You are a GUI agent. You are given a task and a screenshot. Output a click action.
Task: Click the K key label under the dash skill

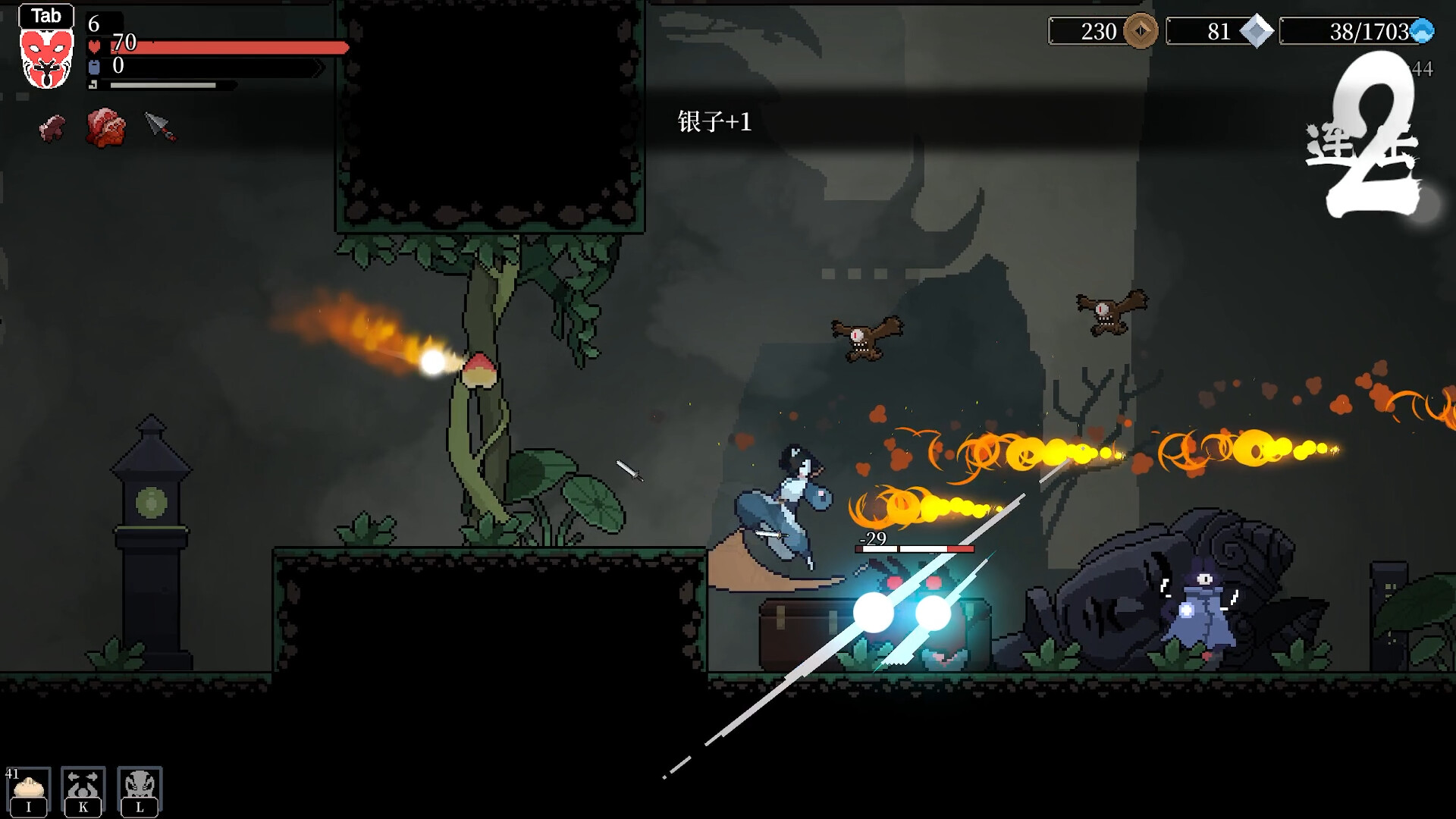[x=82, y=806]
